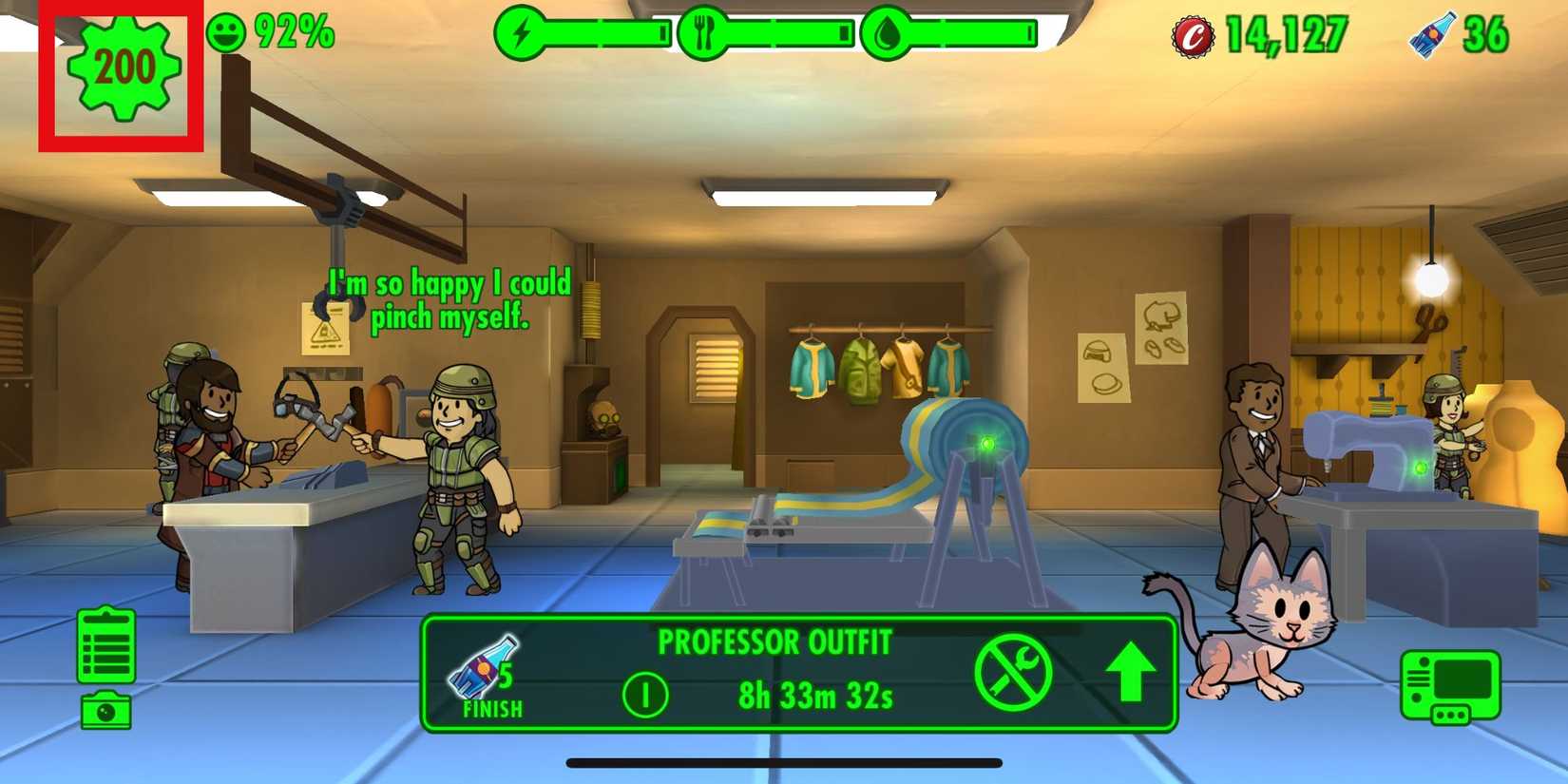Click the lightning bolt power resource icon
Image resolution: width=1568 pixels, height=784 pixels.
pos(522,30)
